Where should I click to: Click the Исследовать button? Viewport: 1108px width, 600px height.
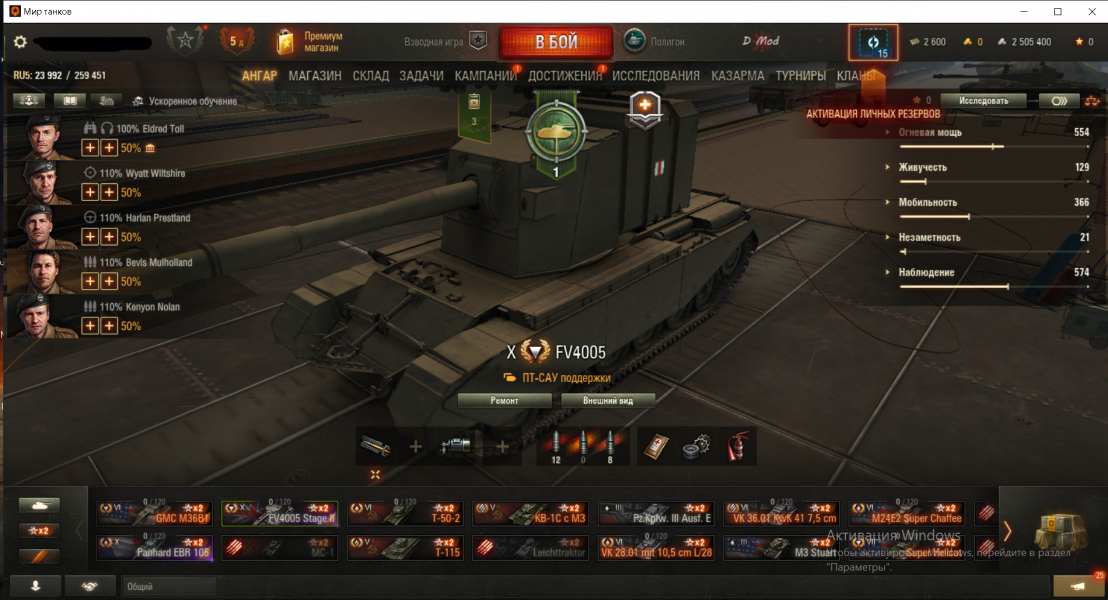[x=990, y=100]
